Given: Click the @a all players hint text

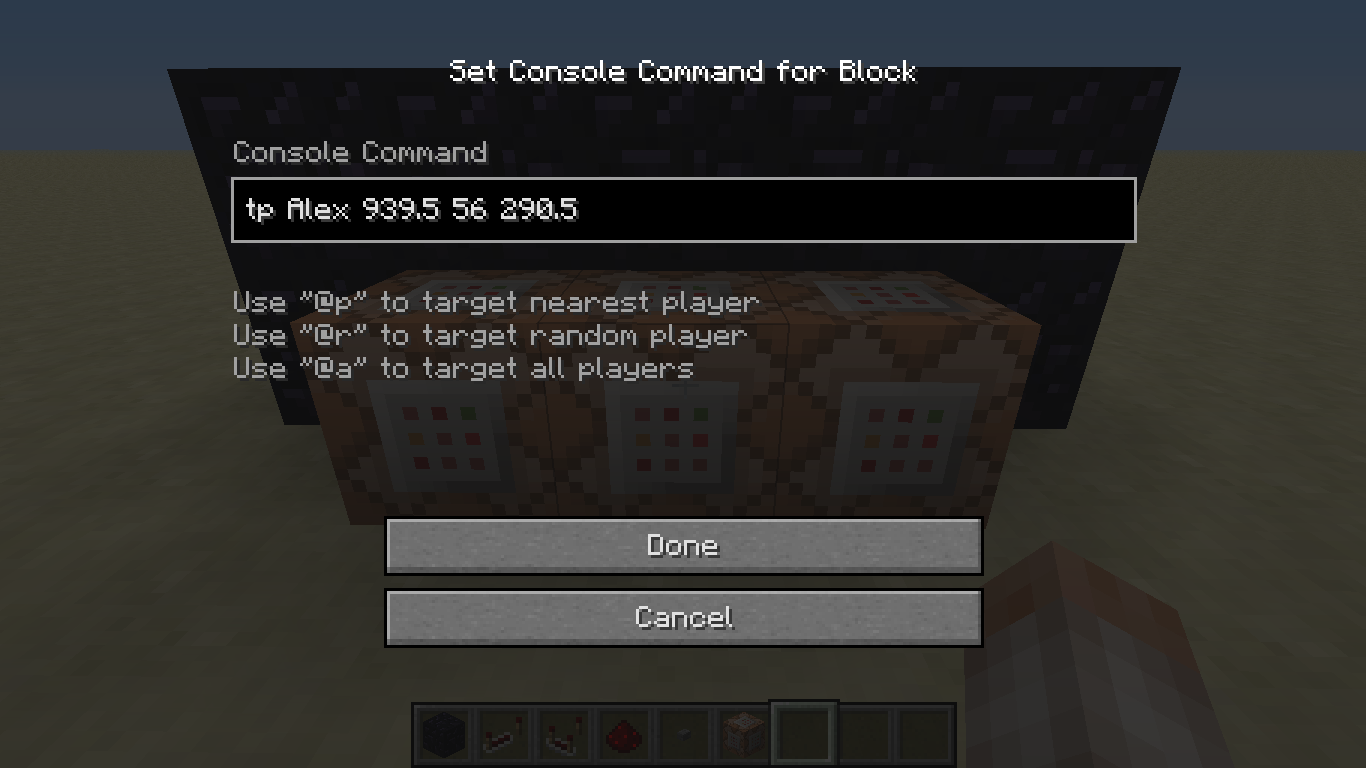Looking at the screenshot, I should click(461, 368).
